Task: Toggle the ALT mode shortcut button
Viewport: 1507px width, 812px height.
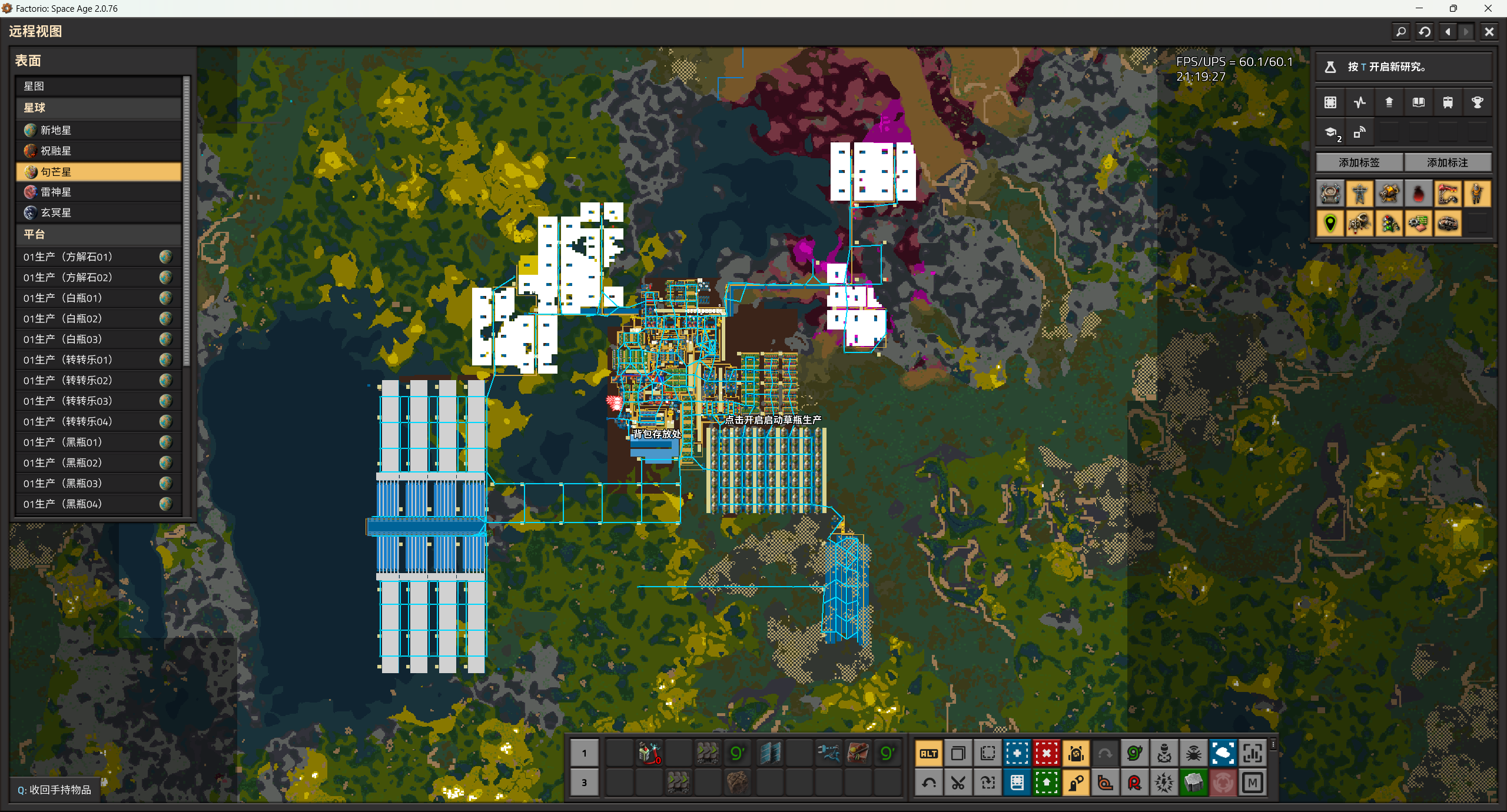Action: (x=929, y=753)
